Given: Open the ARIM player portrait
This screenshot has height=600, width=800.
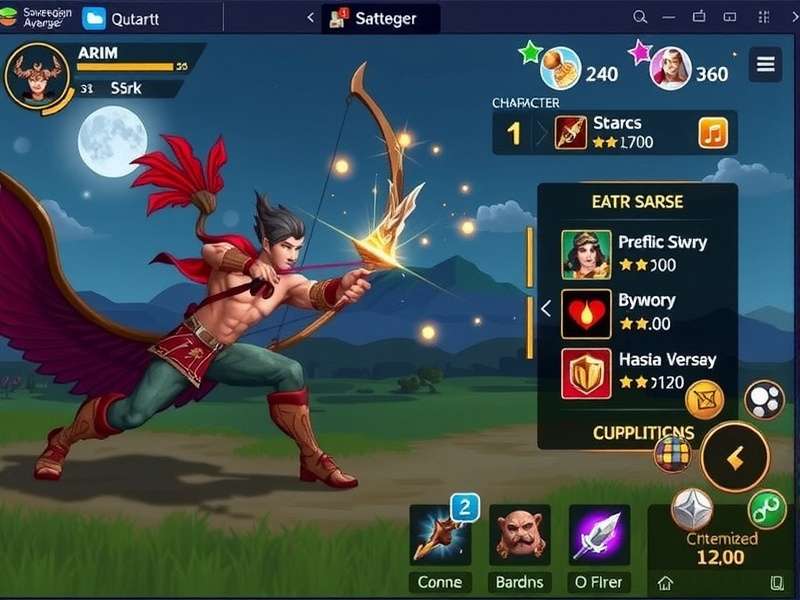Looking at the screenshot, I should (37, 76).
